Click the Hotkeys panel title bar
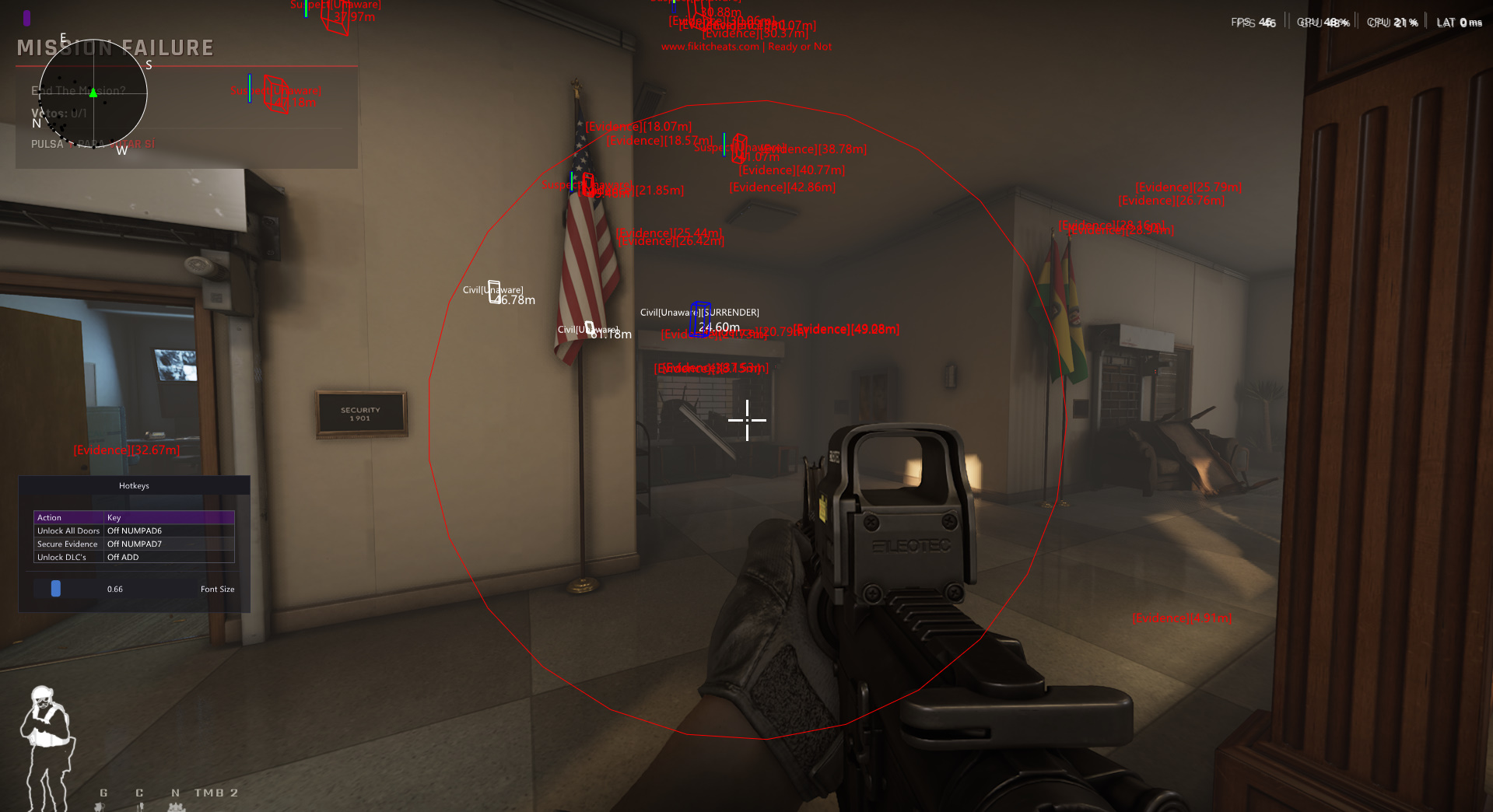The image size is (1493, 812). pyautogui.click(x=134, y=485)
